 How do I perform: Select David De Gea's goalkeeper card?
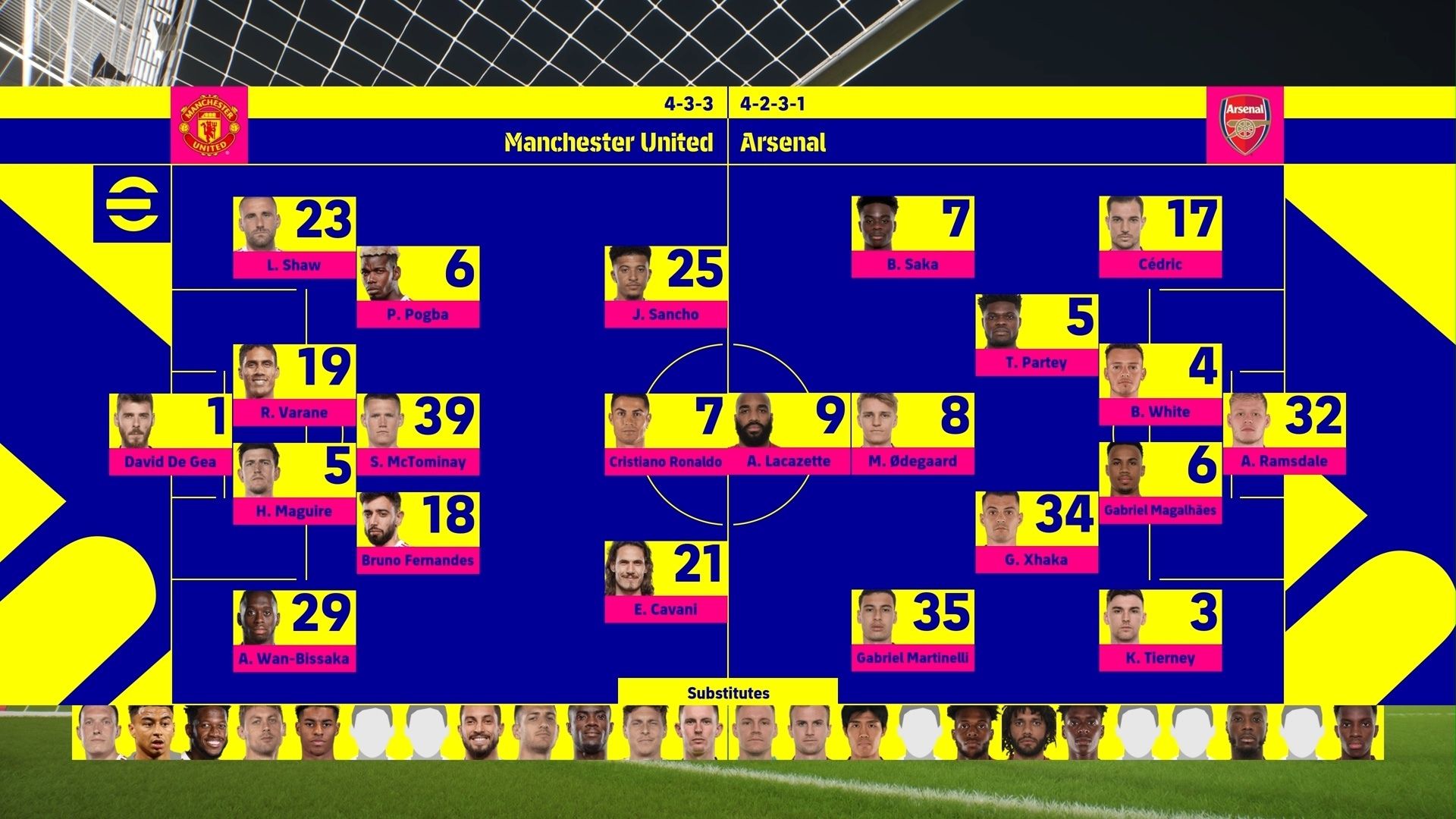(x=170, y=434)
